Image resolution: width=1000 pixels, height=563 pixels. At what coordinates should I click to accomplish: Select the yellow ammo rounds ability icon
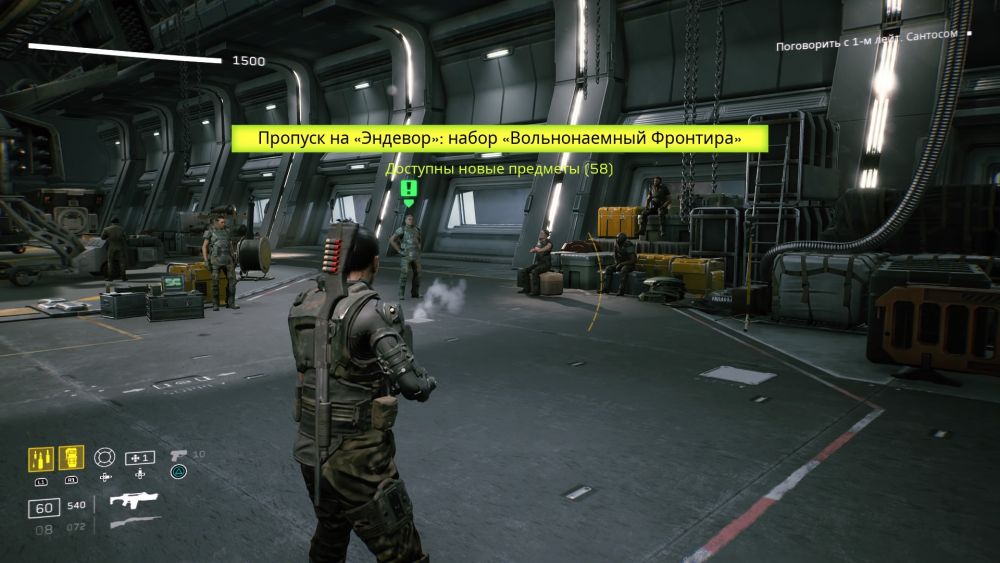pos(41,459)
